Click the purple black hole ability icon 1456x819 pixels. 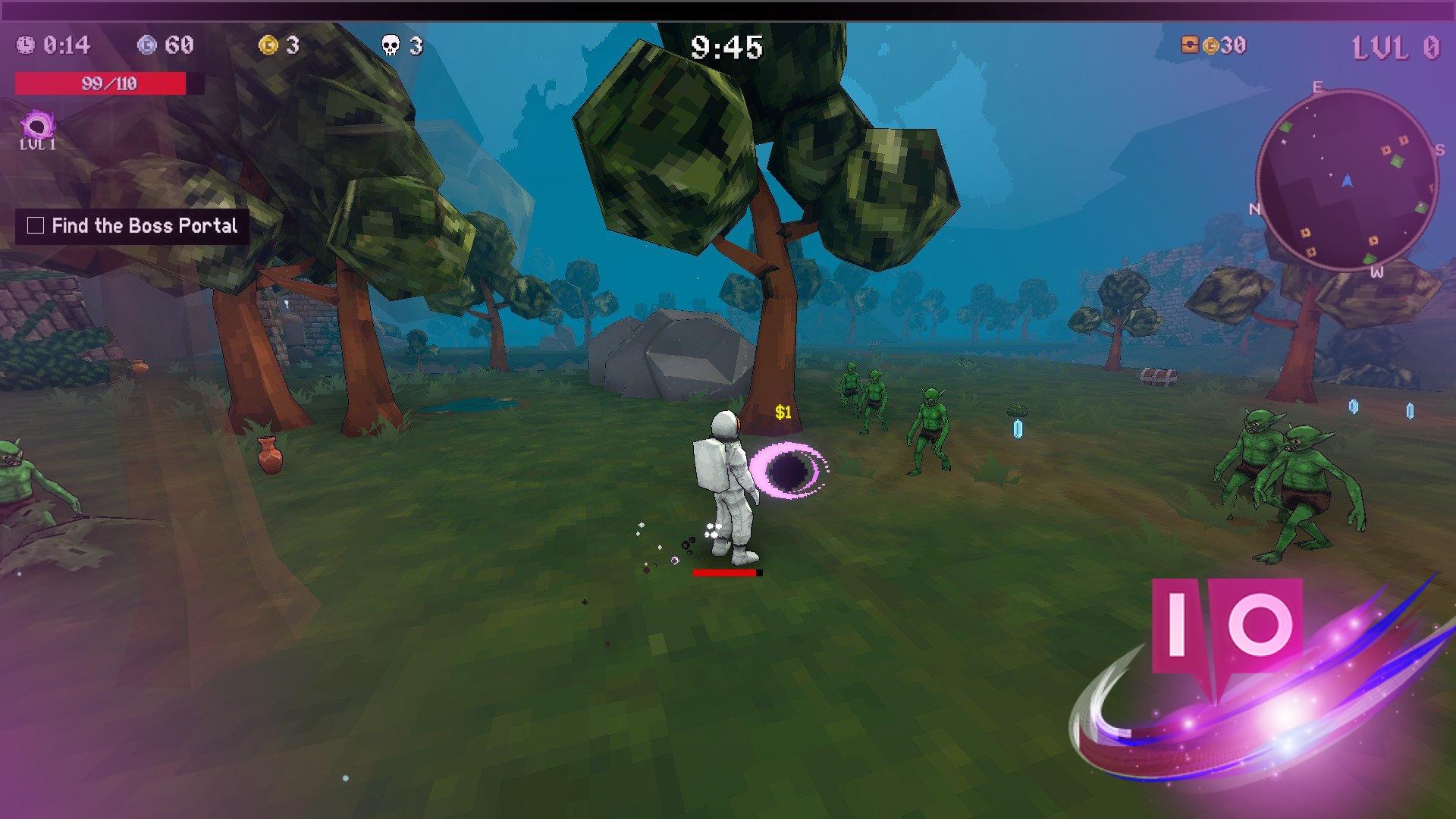[37, 125]
